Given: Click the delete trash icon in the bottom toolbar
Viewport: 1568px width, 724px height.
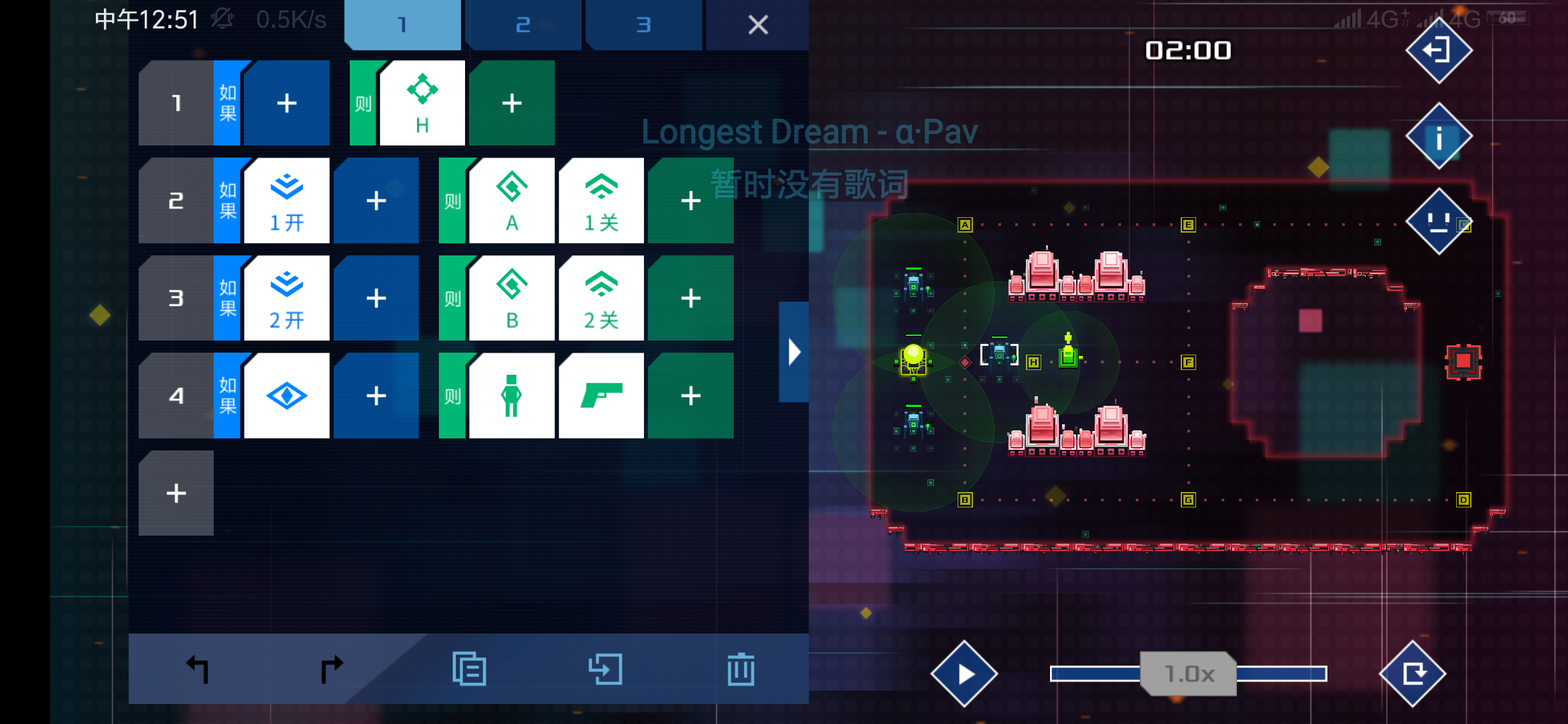Looking at the screenshot, I should [740, 668].
